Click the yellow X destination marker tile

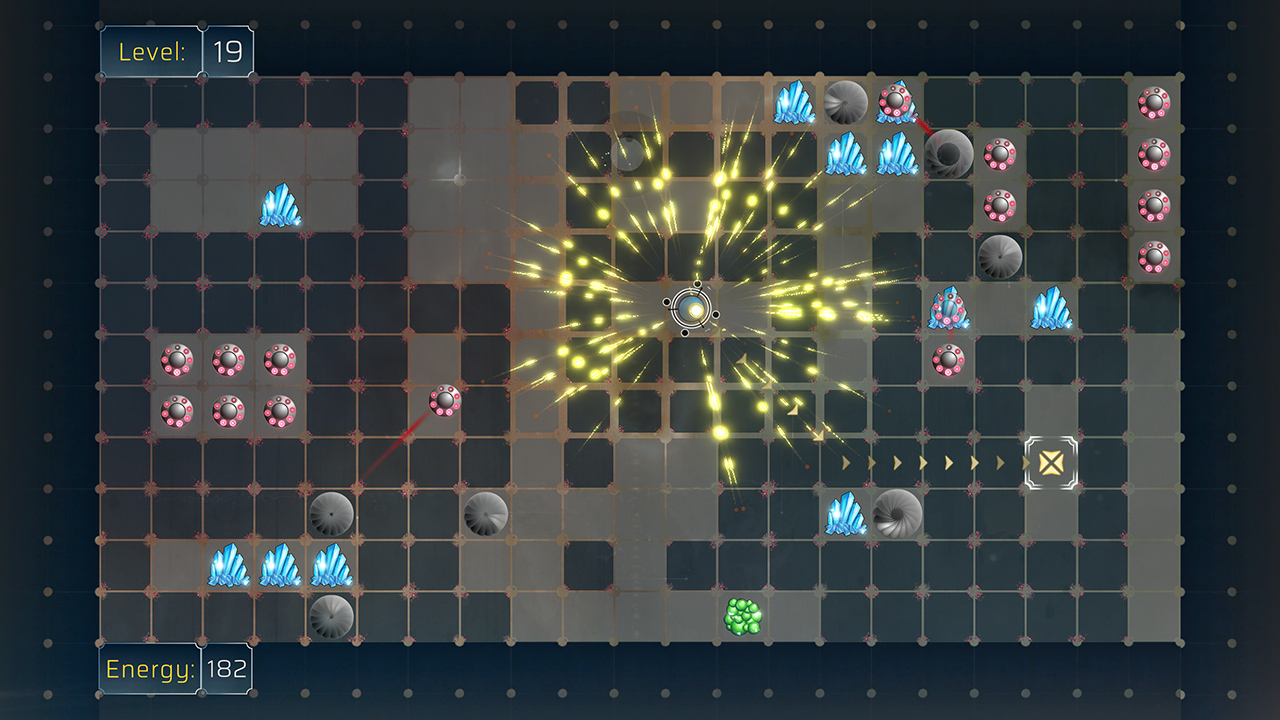coord(1050,462)
